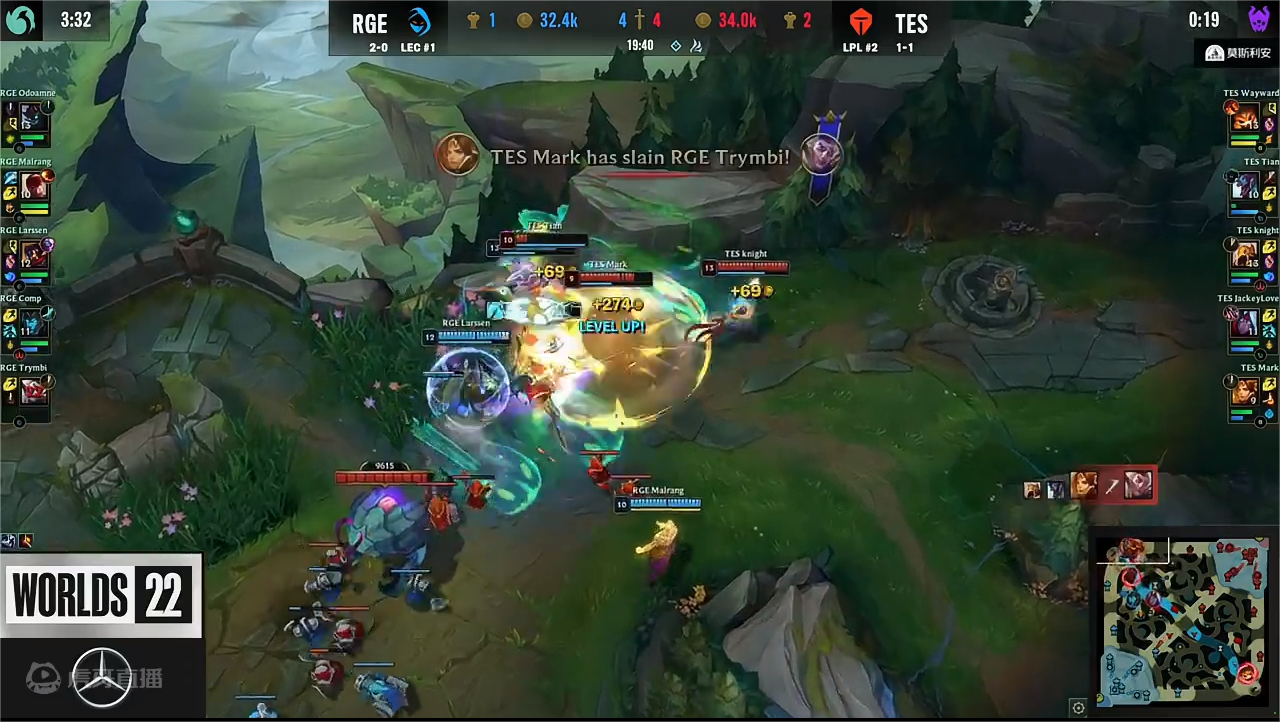The height and width of the screenshot is (722, 1280).
Task: Select RGE Odoamne's champion portrait
Action: point(34,119)
